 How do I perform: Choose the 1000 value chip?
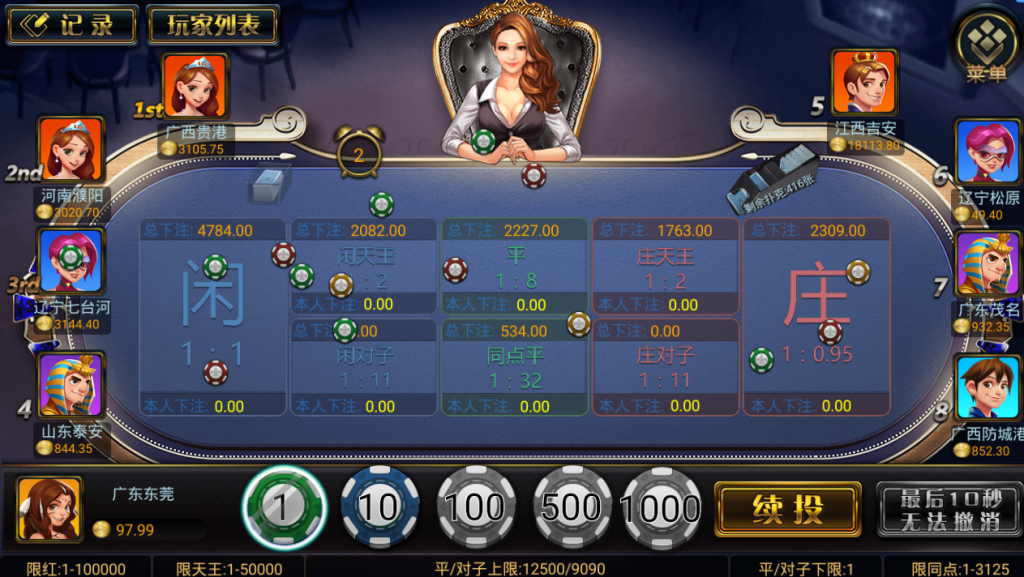[x=661, y=508]
